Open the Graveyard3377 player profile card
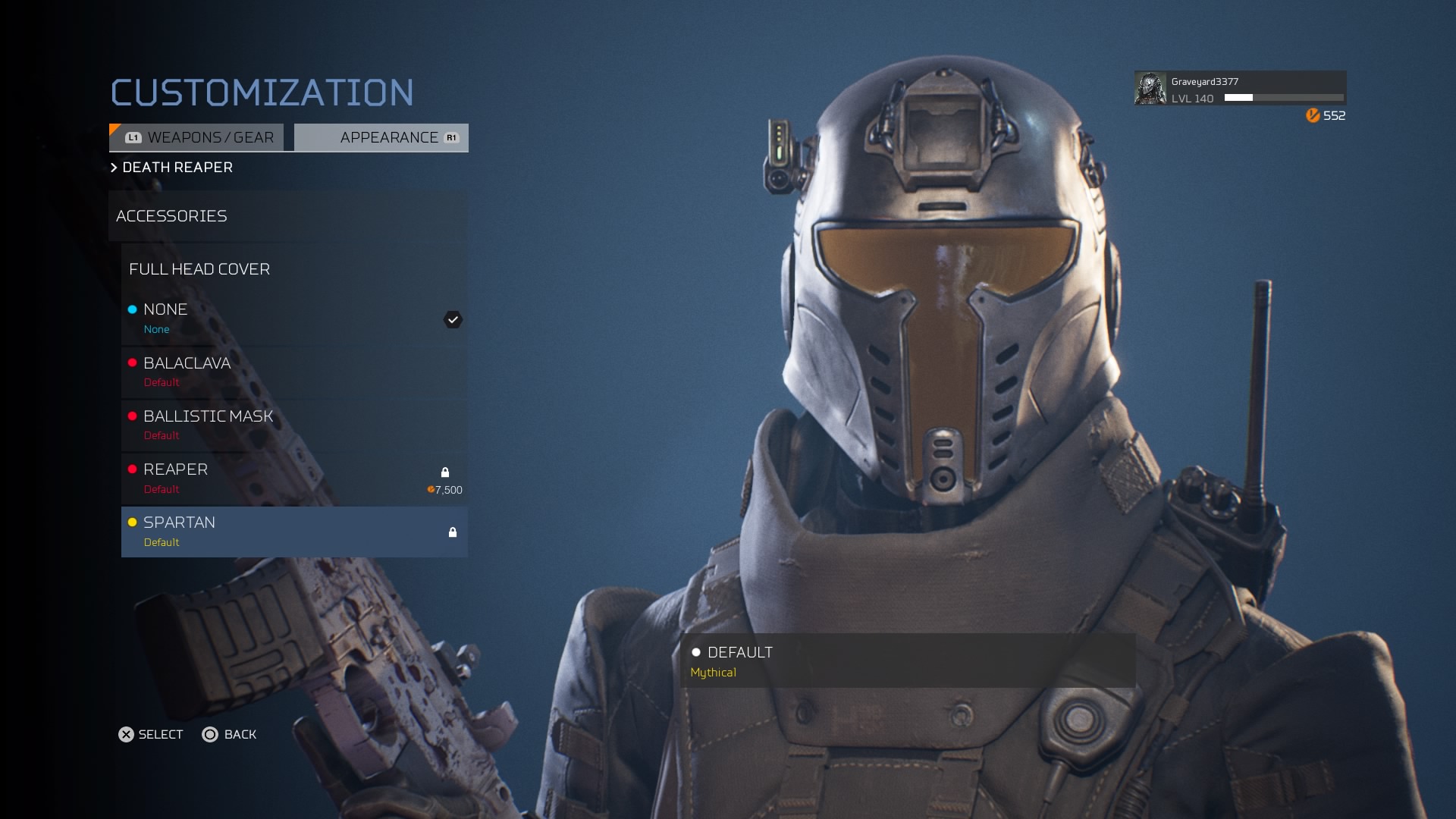The width and height of the screenshot is (1456, 819). click(1240, 89)
